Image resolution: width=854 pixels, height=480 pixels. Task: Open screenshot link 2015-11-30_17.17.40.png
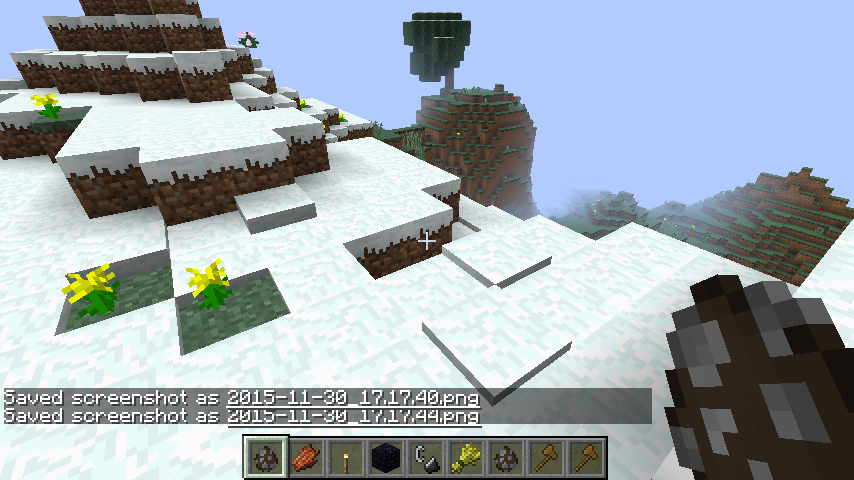coord(353,398)
